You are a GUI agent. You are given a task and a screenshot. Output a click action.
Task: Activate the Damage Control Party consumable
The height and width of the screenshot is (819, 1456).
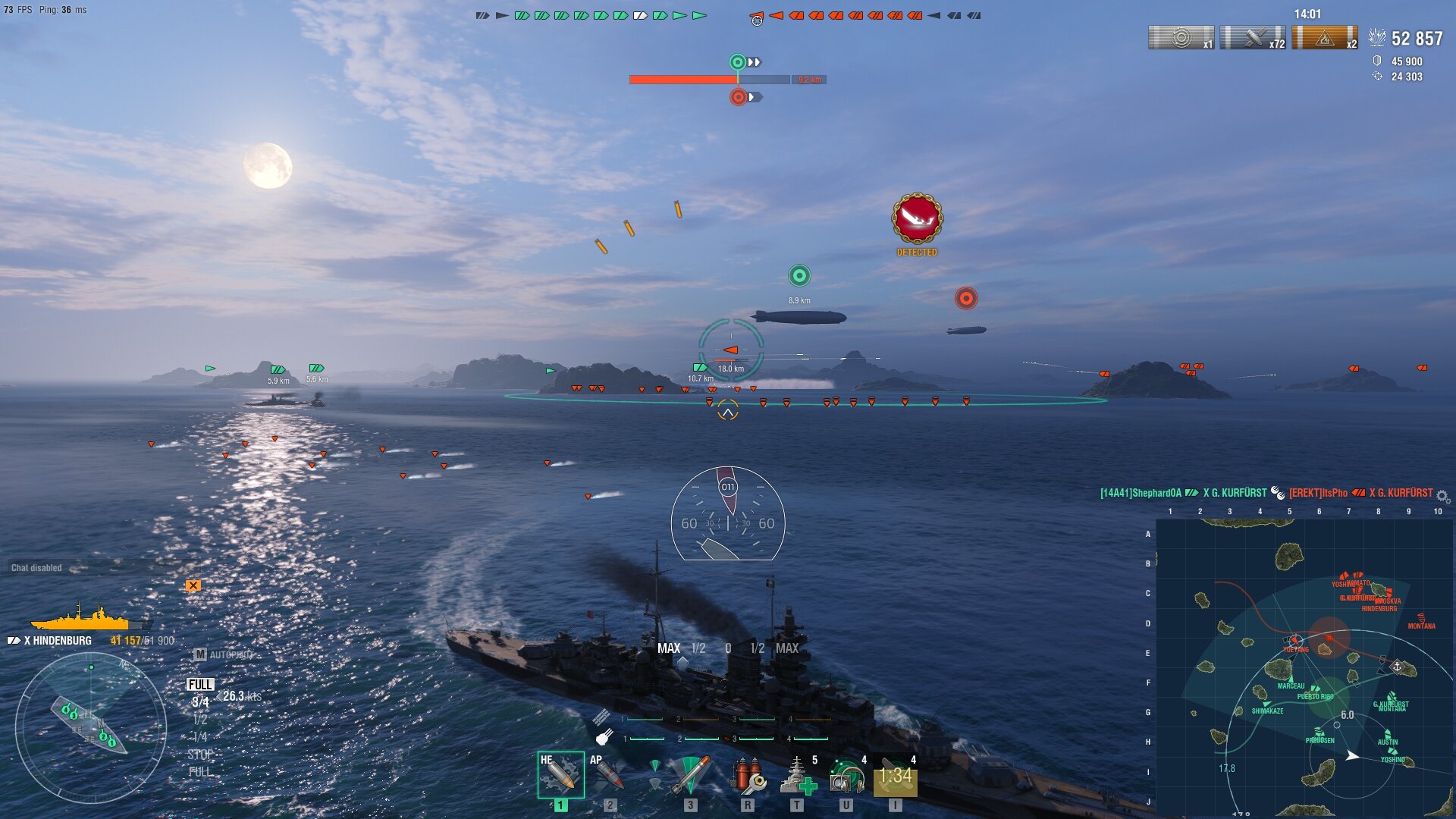tap(748, 776)
